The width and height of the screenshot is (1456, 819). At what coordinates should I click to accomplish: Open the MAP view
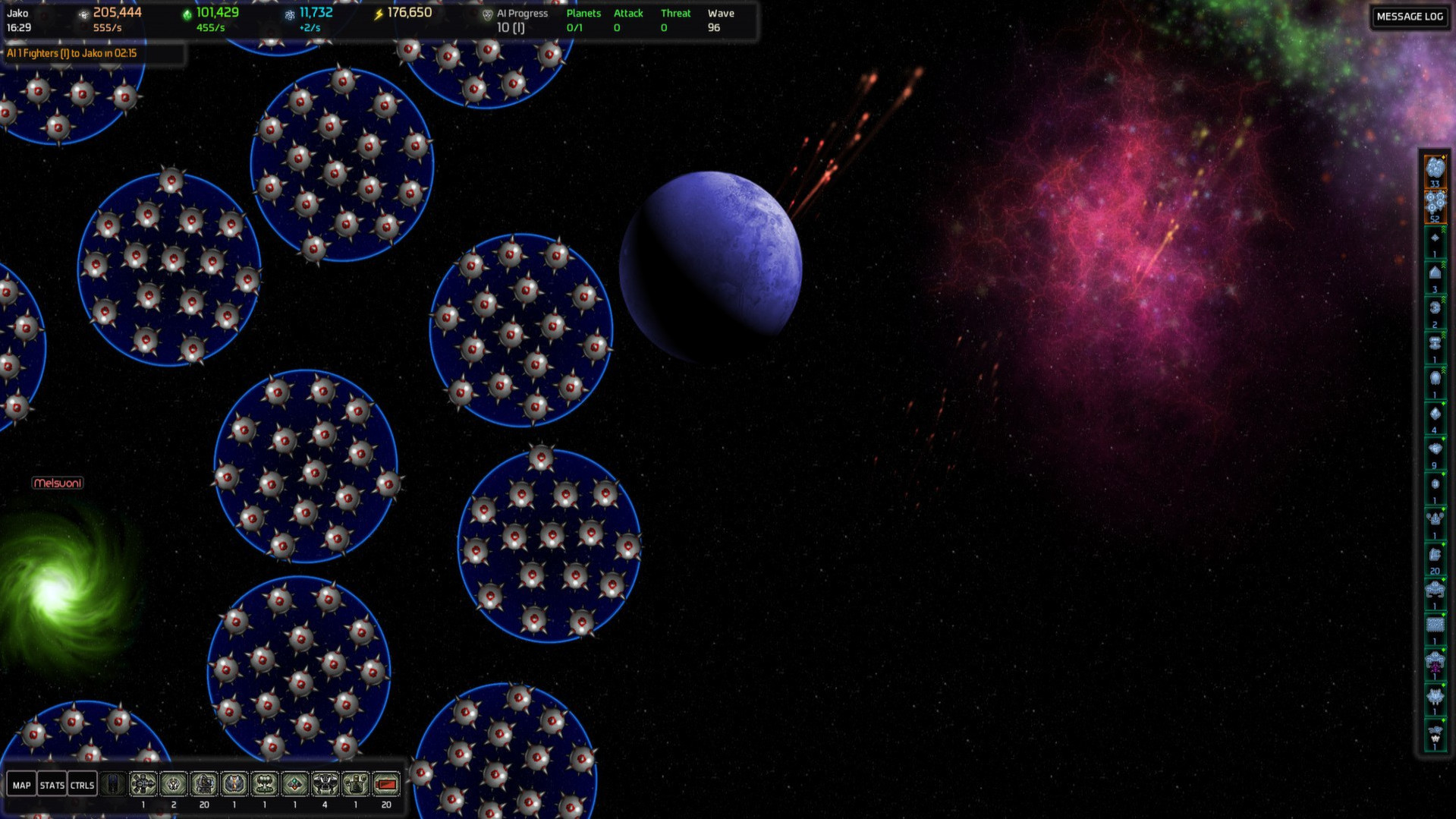pos(21,785)
